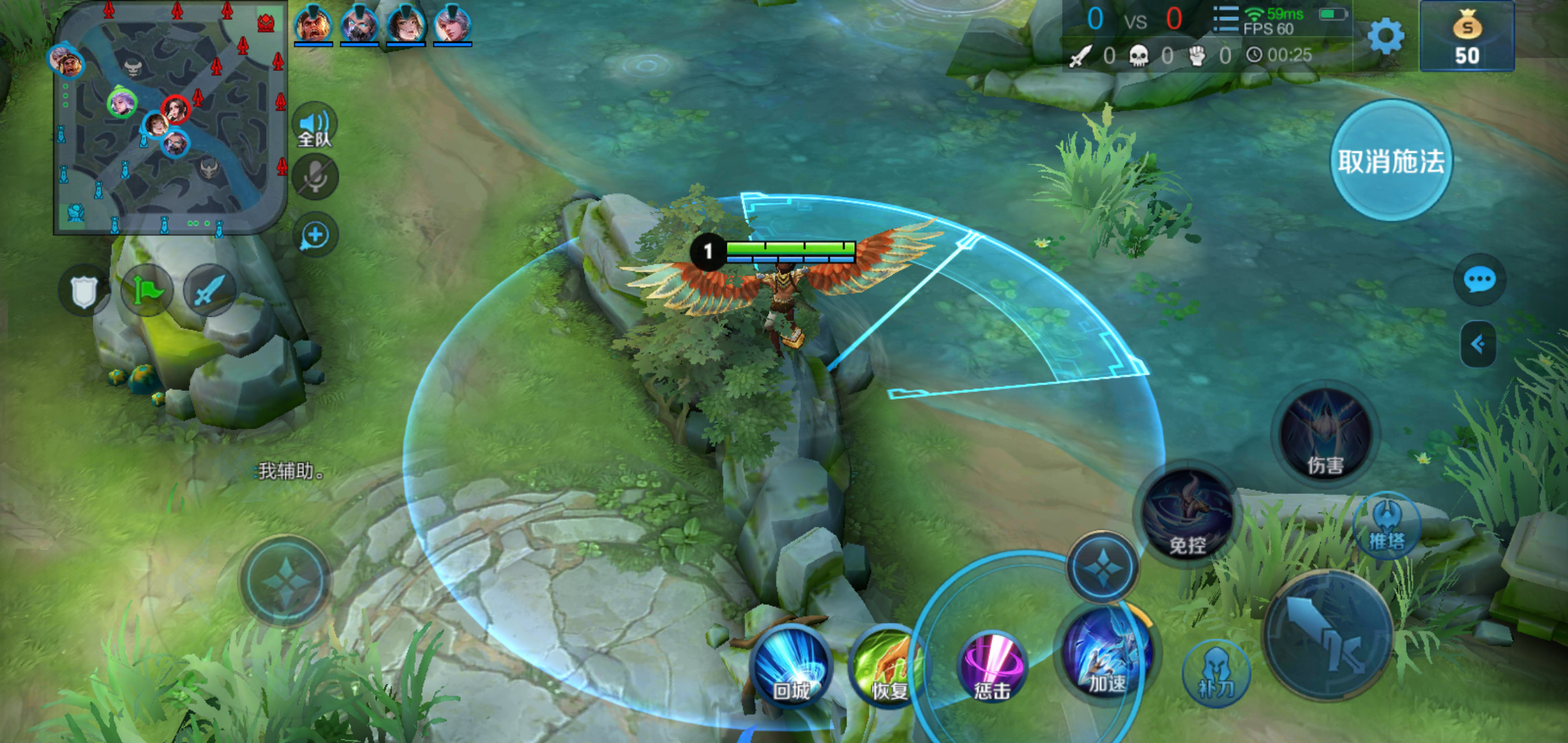Open the chat bubble quick messages
1568x743 pixels.
1479,280
